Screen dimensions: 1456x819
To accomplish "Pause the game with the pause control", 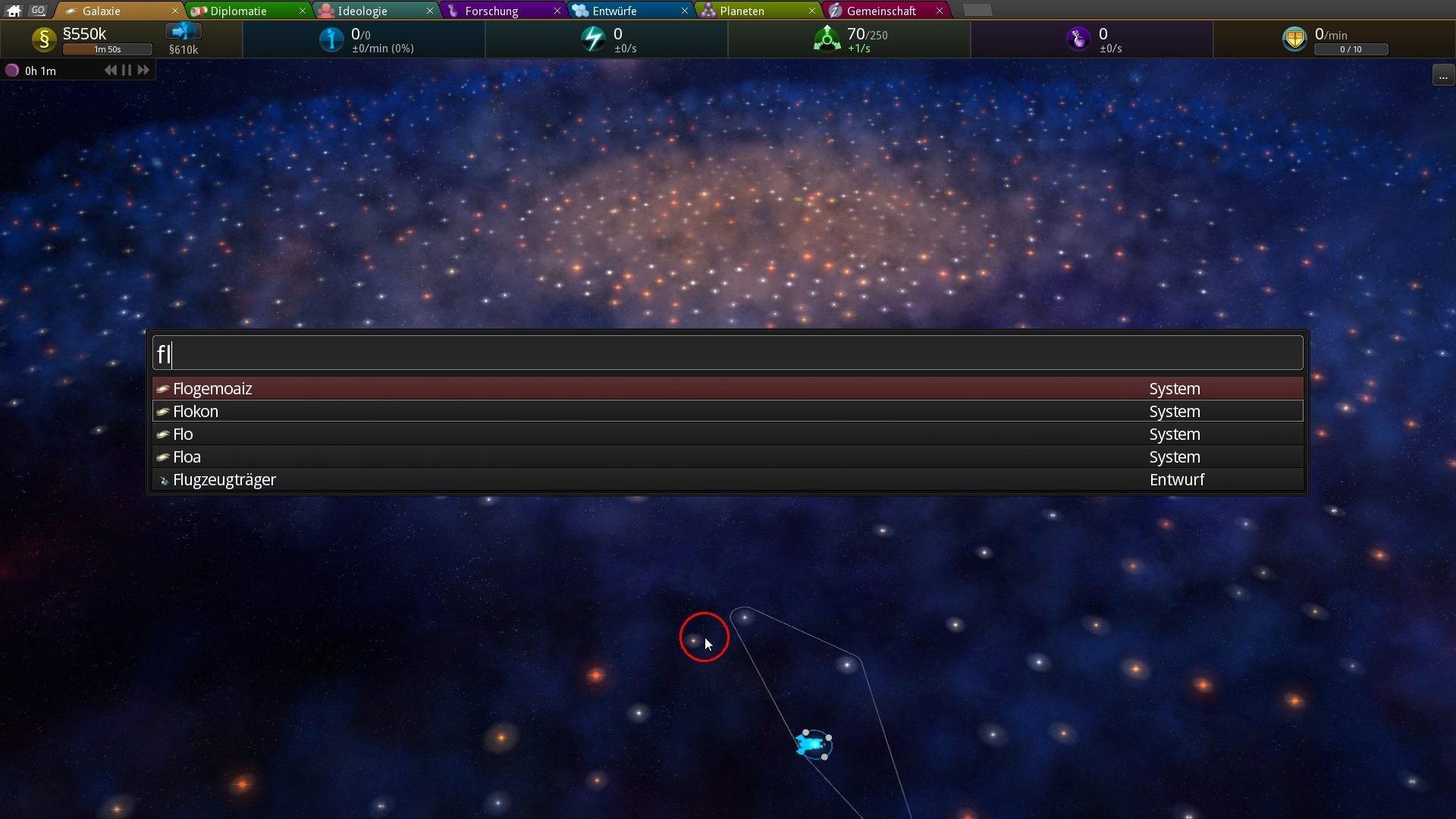I will [x=125, y=70].
